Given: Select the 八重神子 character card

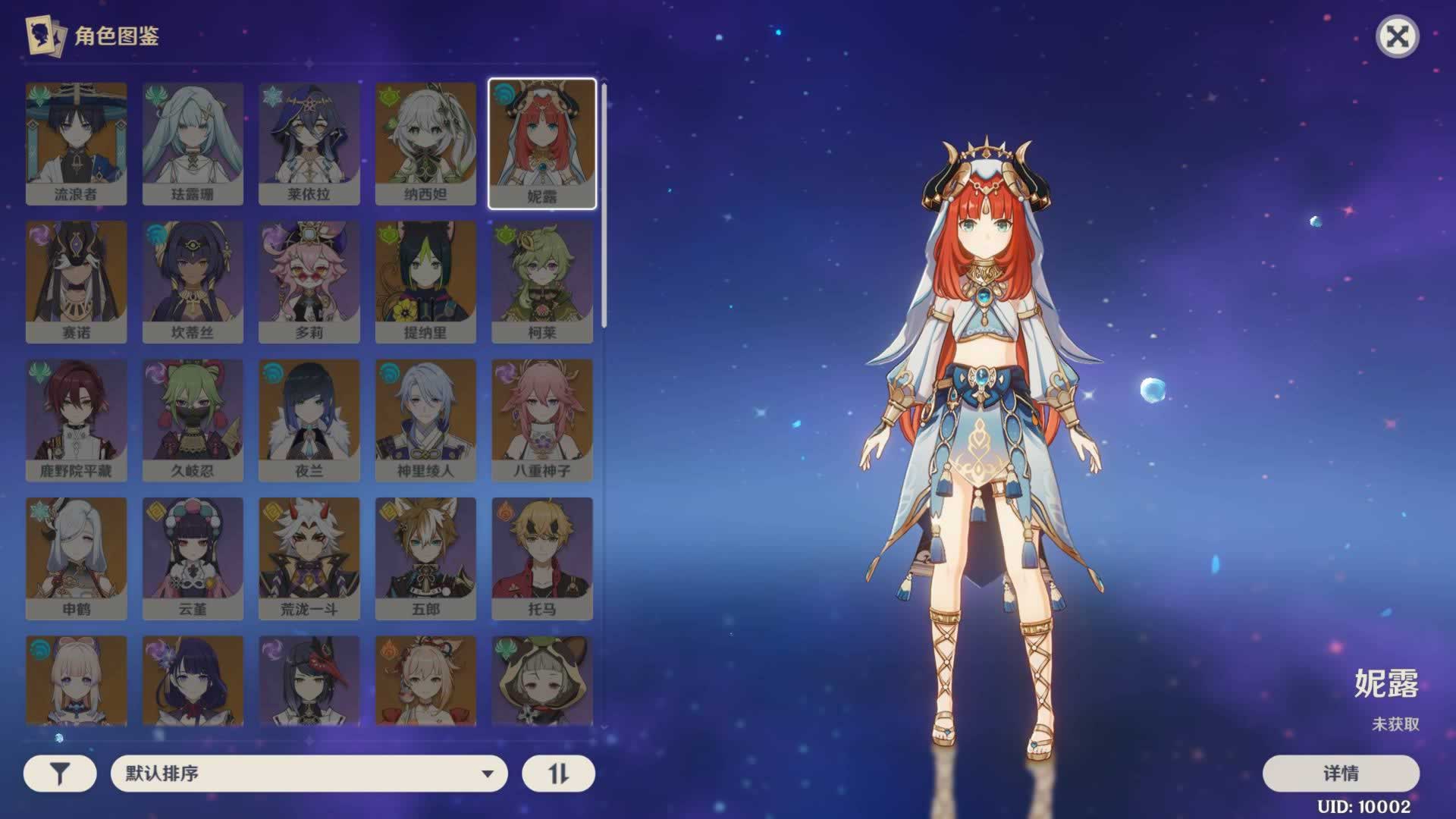Looking at the screenshot, I should click(542, 420).
